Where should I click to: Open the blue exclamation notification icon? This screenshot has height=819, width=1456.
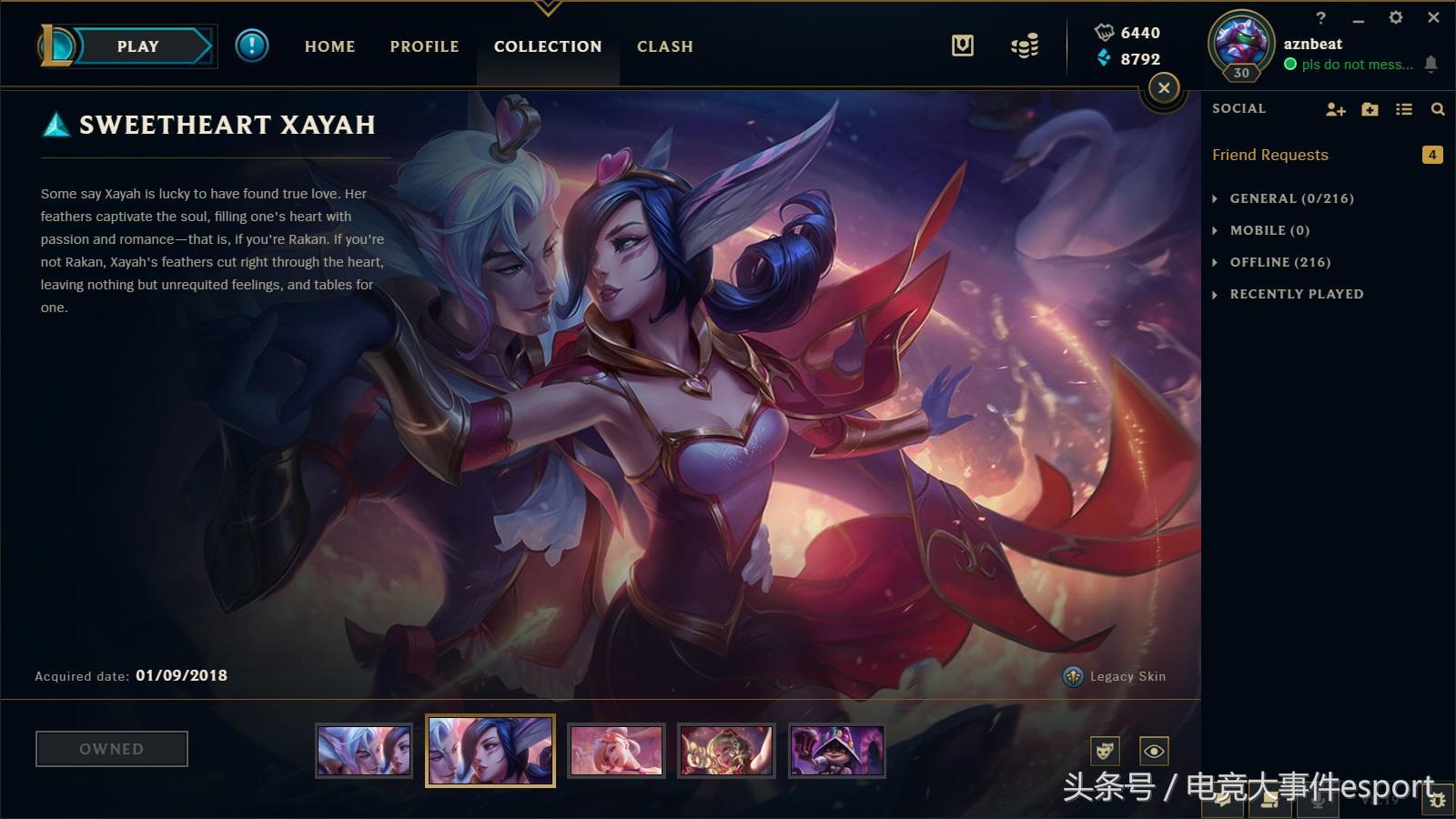tap(252, 45)
